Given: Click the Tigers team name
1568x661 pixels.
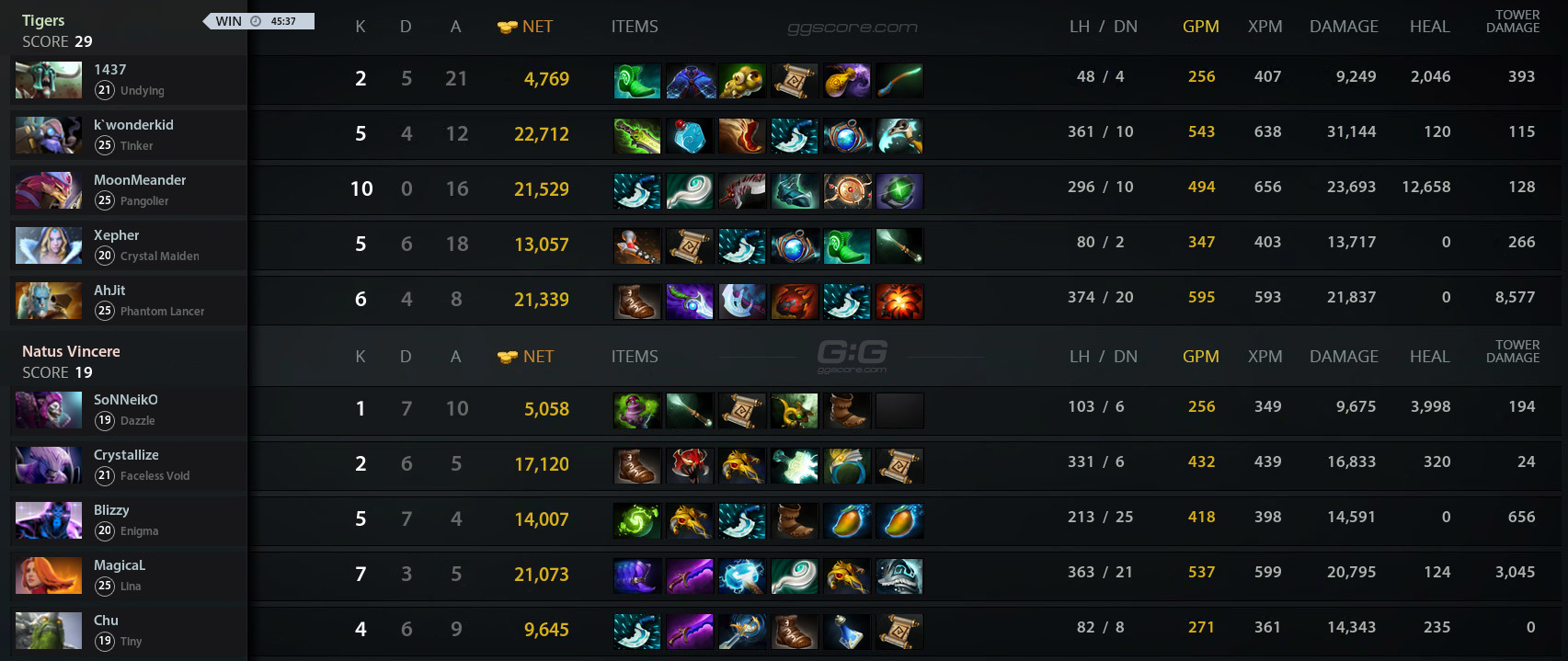Looking at the screenshot, I should coord(43,20).
